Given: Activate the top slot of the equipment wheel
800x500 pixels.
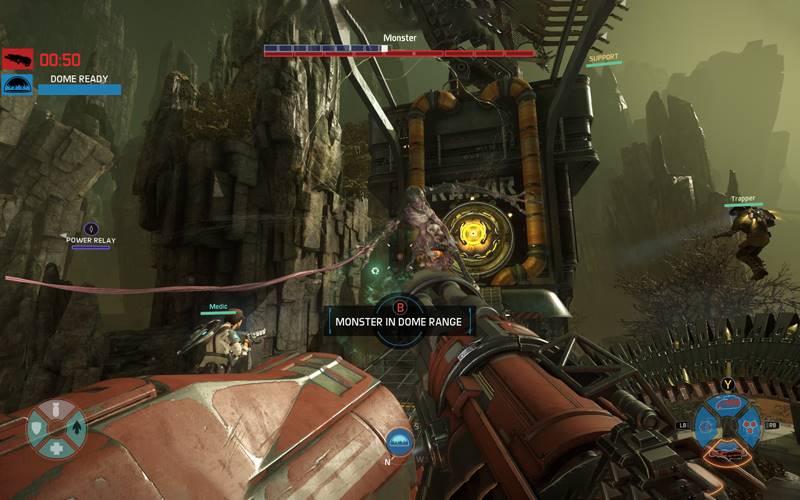Looking at the screenshot, I should (728, 405).
